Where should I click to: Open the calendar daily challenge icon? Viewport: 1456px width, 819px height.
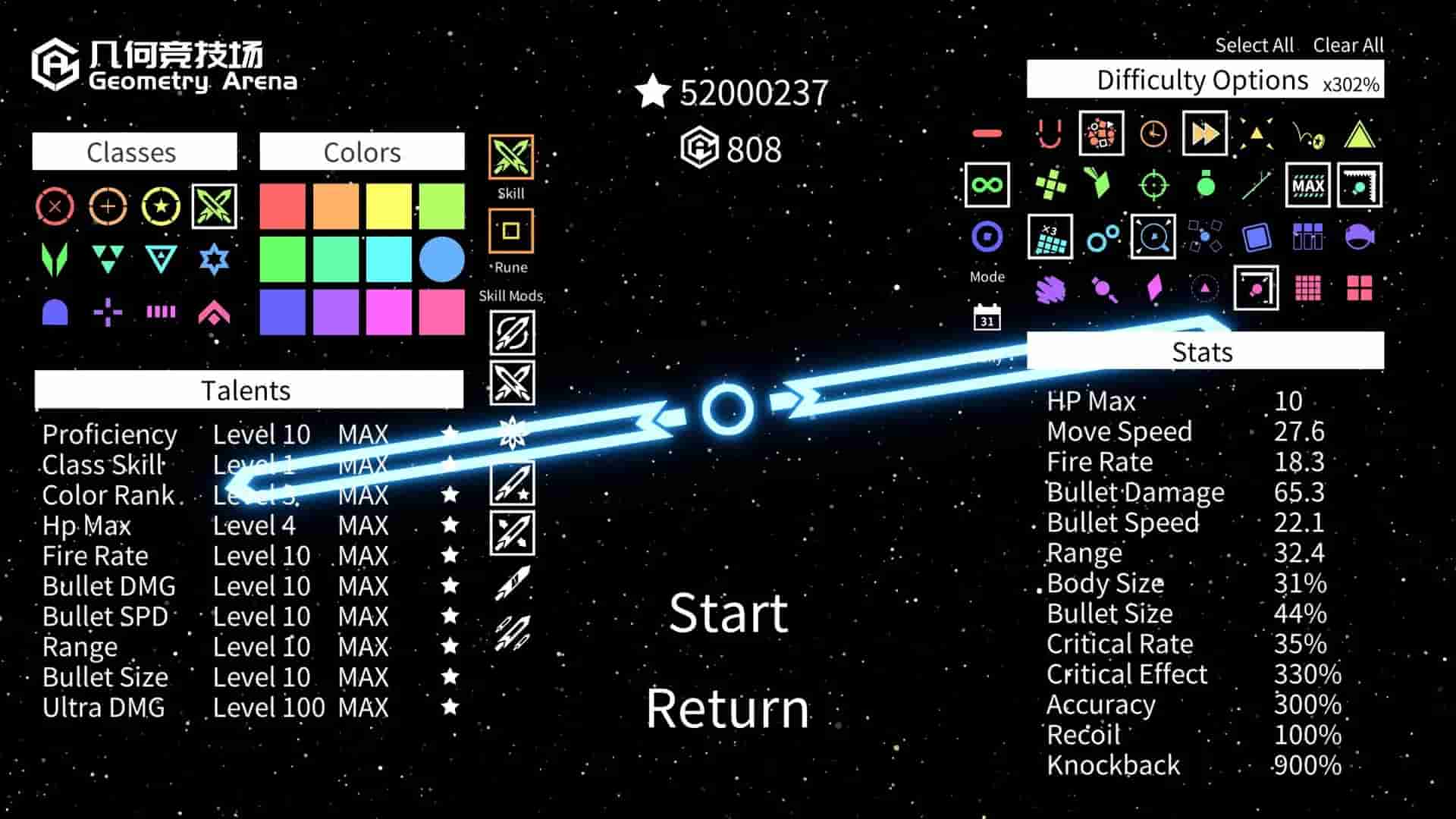tap(987, 318)
